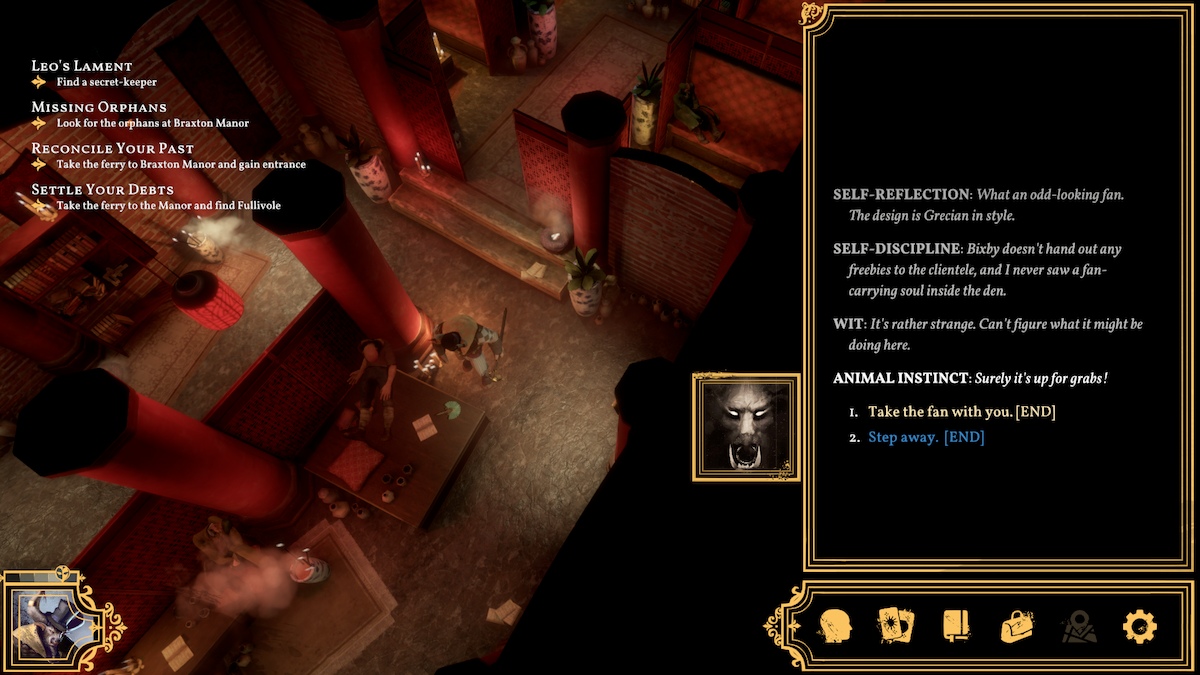The image size is (1200, 675).
Task: Open the tarot cards menu
Action: click(x=896, y=627)
